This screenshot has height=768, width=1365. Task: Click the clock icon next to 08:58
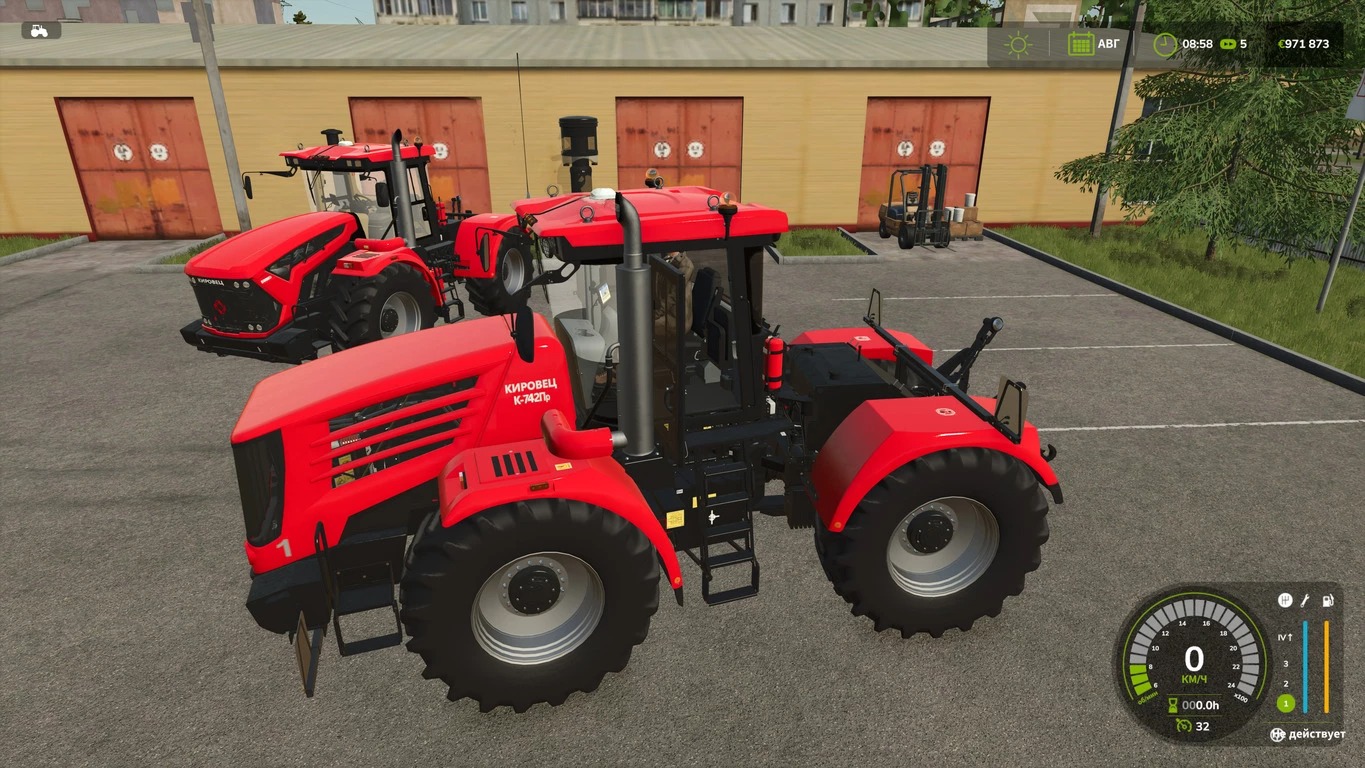[x=1165, y=44]
